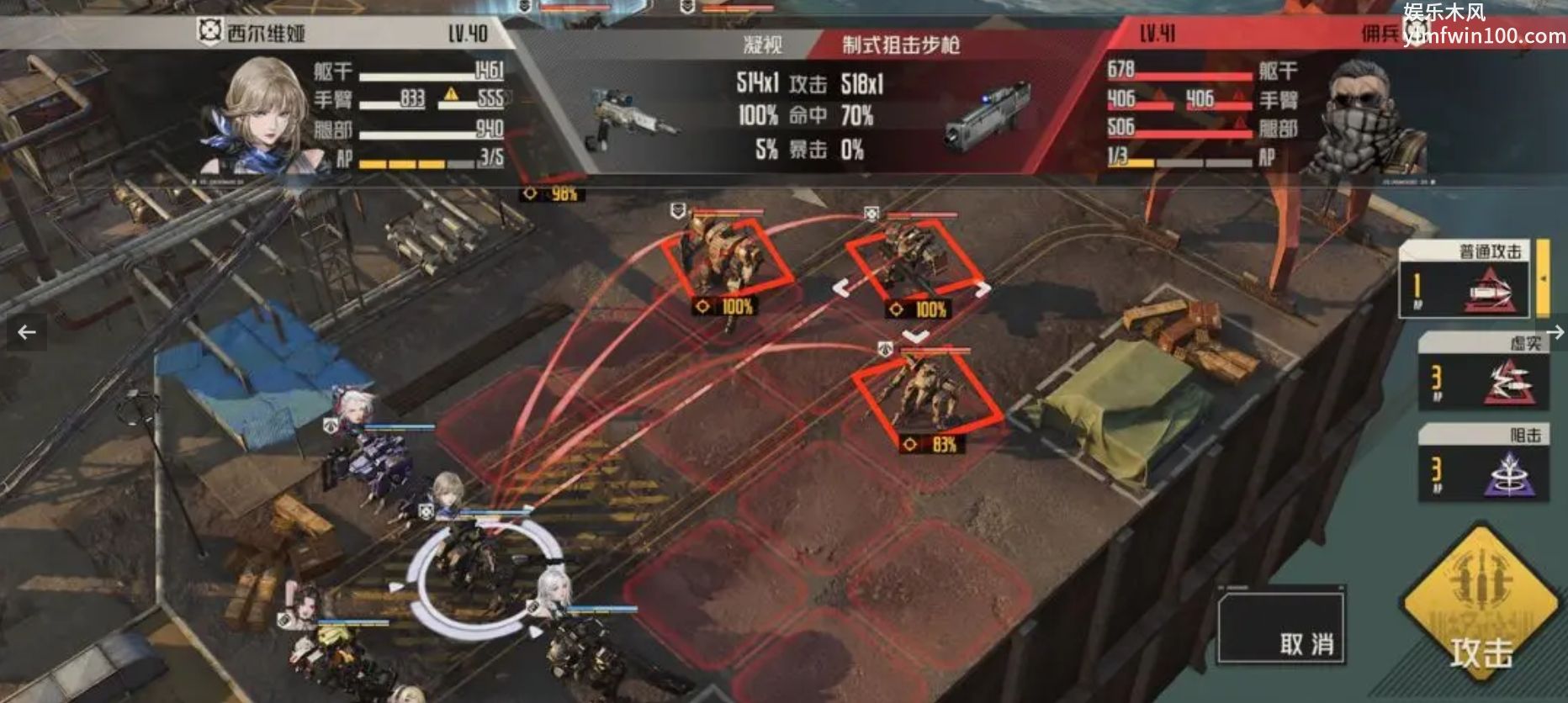Click the white right arrow beside the targeted mech
Viewport: 1568px width, 703px height.
pos(983,289)
